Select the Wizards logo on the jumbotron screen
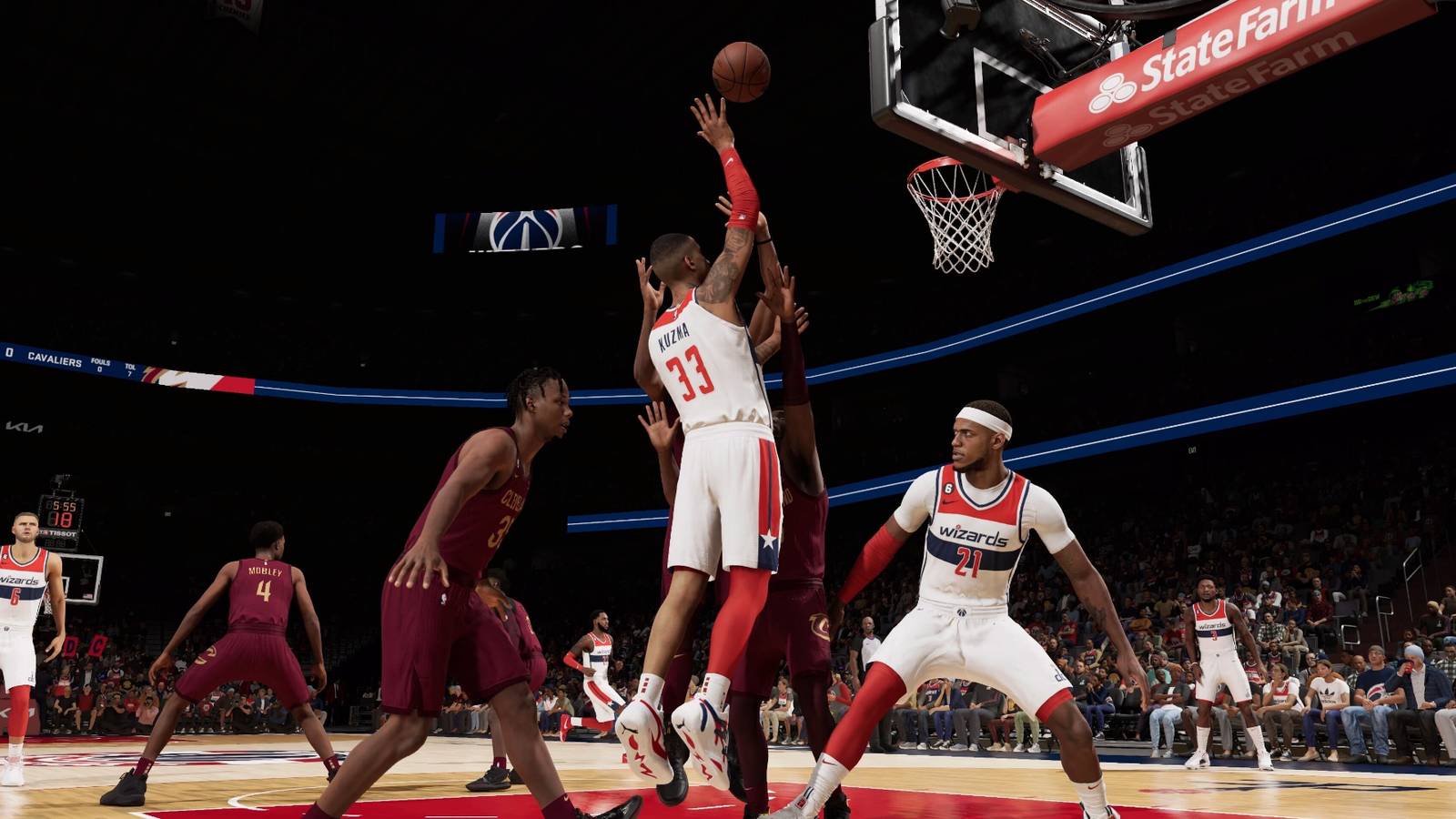The image size is (1456, 819). click(526, 230)
